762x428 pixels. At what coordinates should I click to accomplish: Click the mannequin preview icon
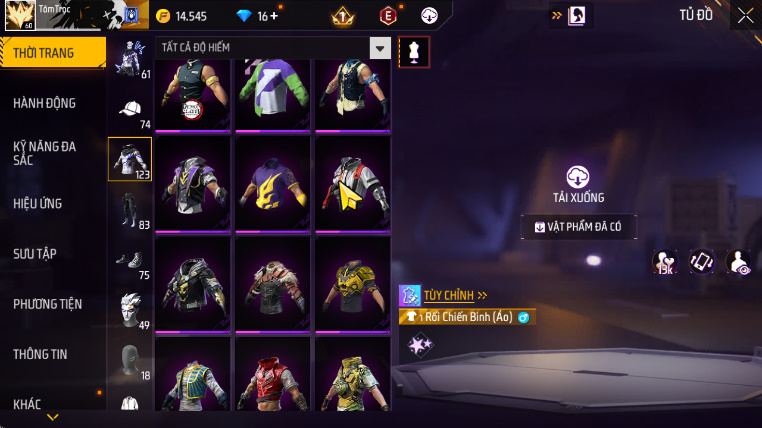tap(414, 52)
